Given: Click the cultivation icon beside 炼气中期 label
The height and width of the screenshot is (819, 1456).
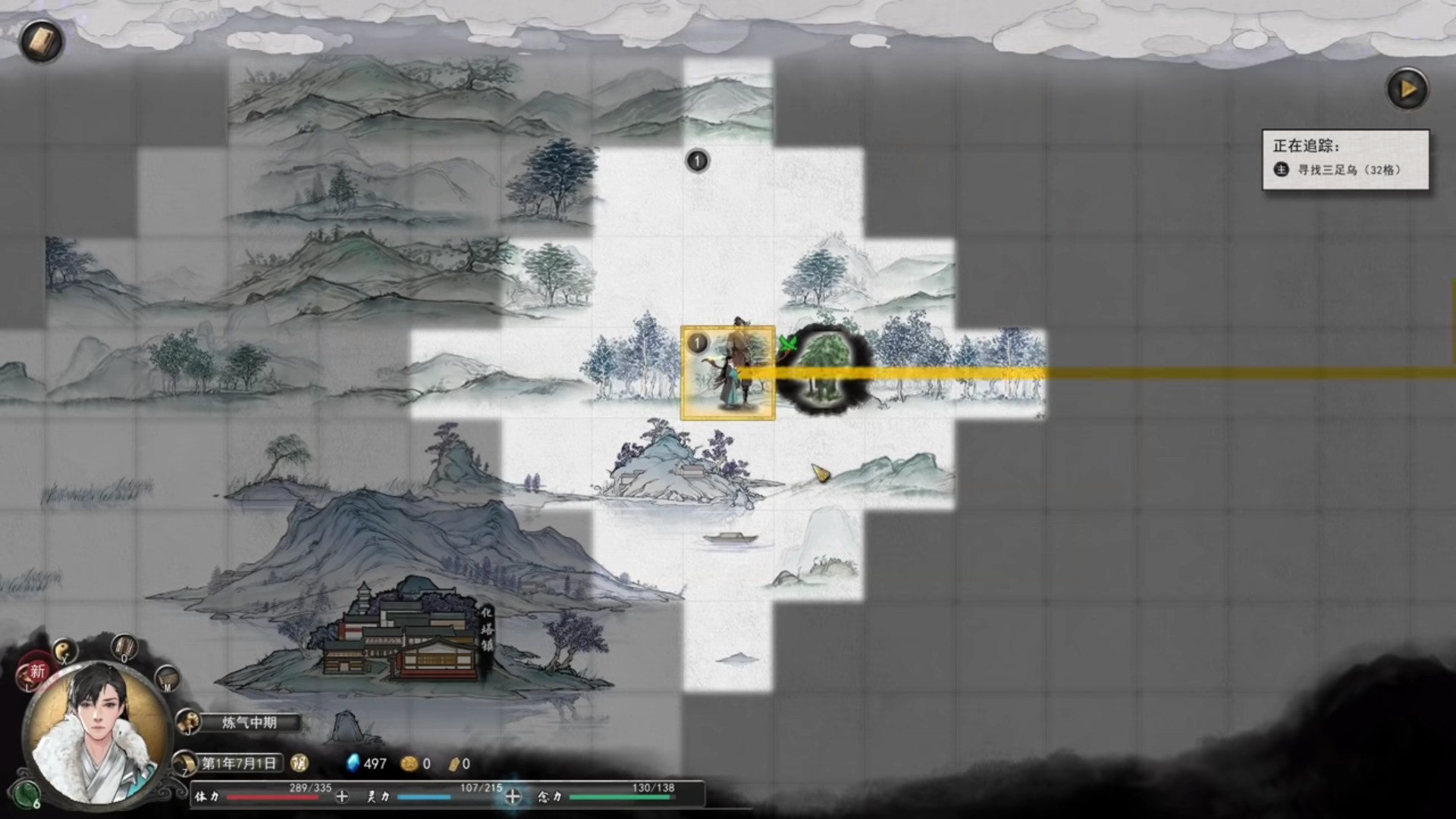Looking at the screenshot, I should tap(188, 722).
